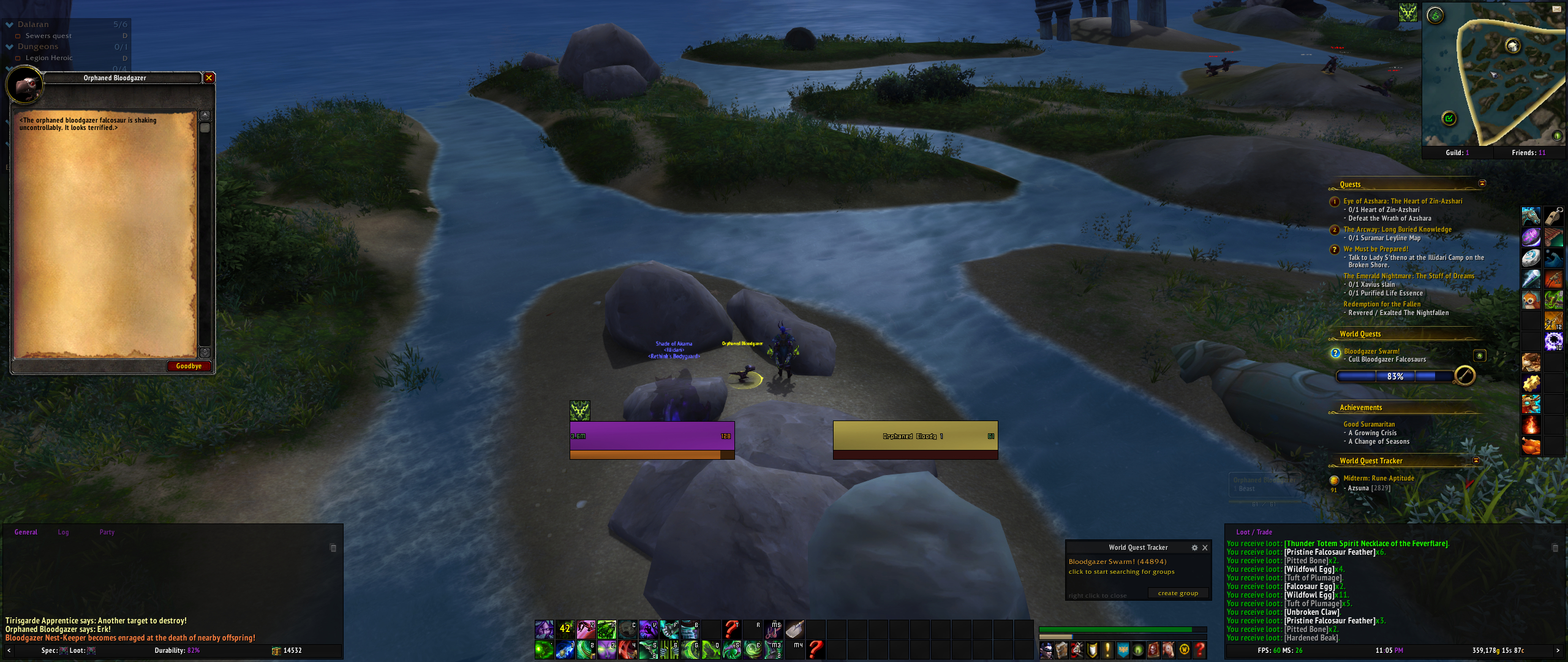
Task: Open the yellow exclamation quest log micro button
Action: [1107, 650]
